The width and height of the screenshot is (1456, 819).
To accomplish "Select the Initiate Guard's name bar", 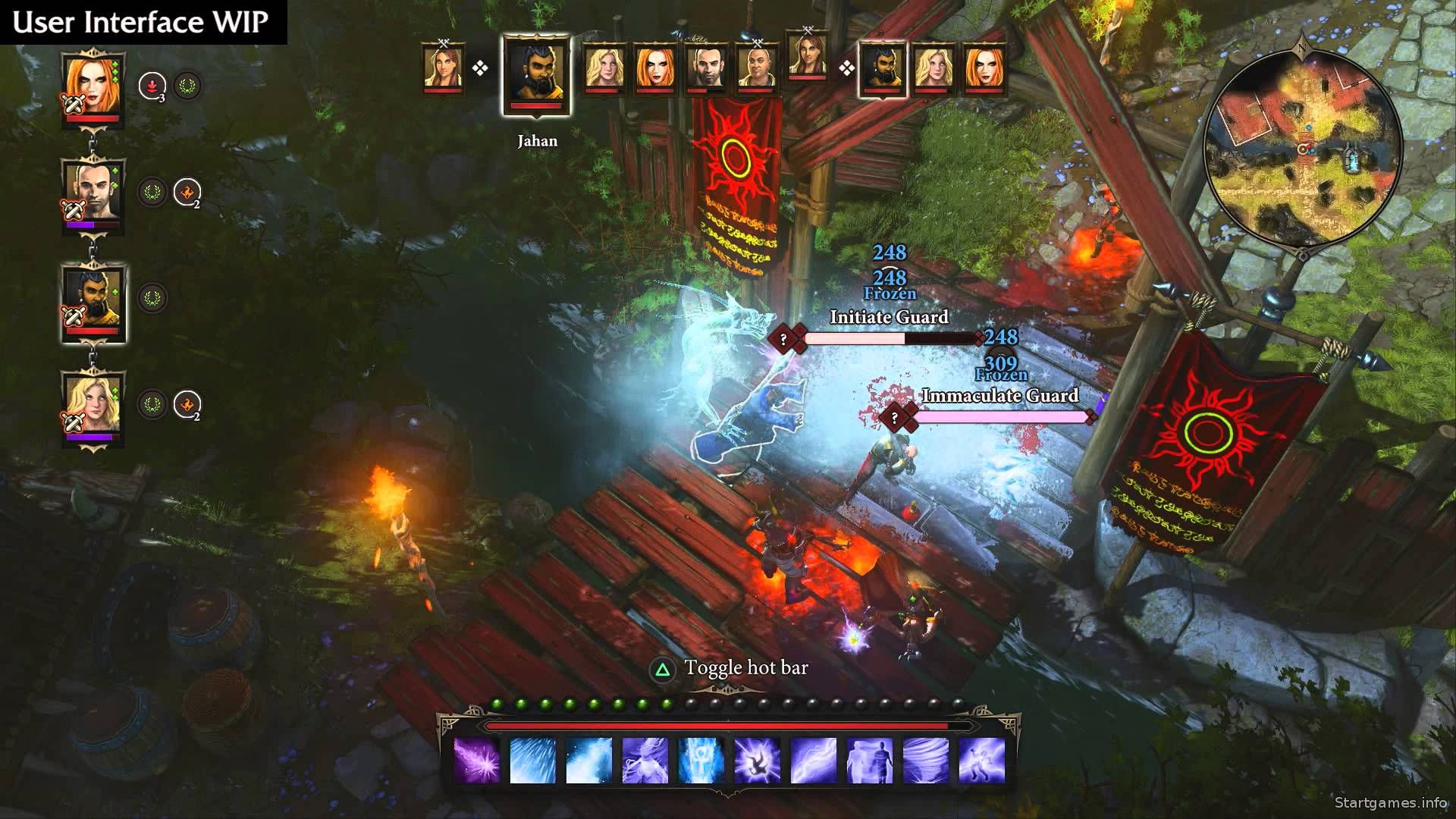I will (889, 317).
